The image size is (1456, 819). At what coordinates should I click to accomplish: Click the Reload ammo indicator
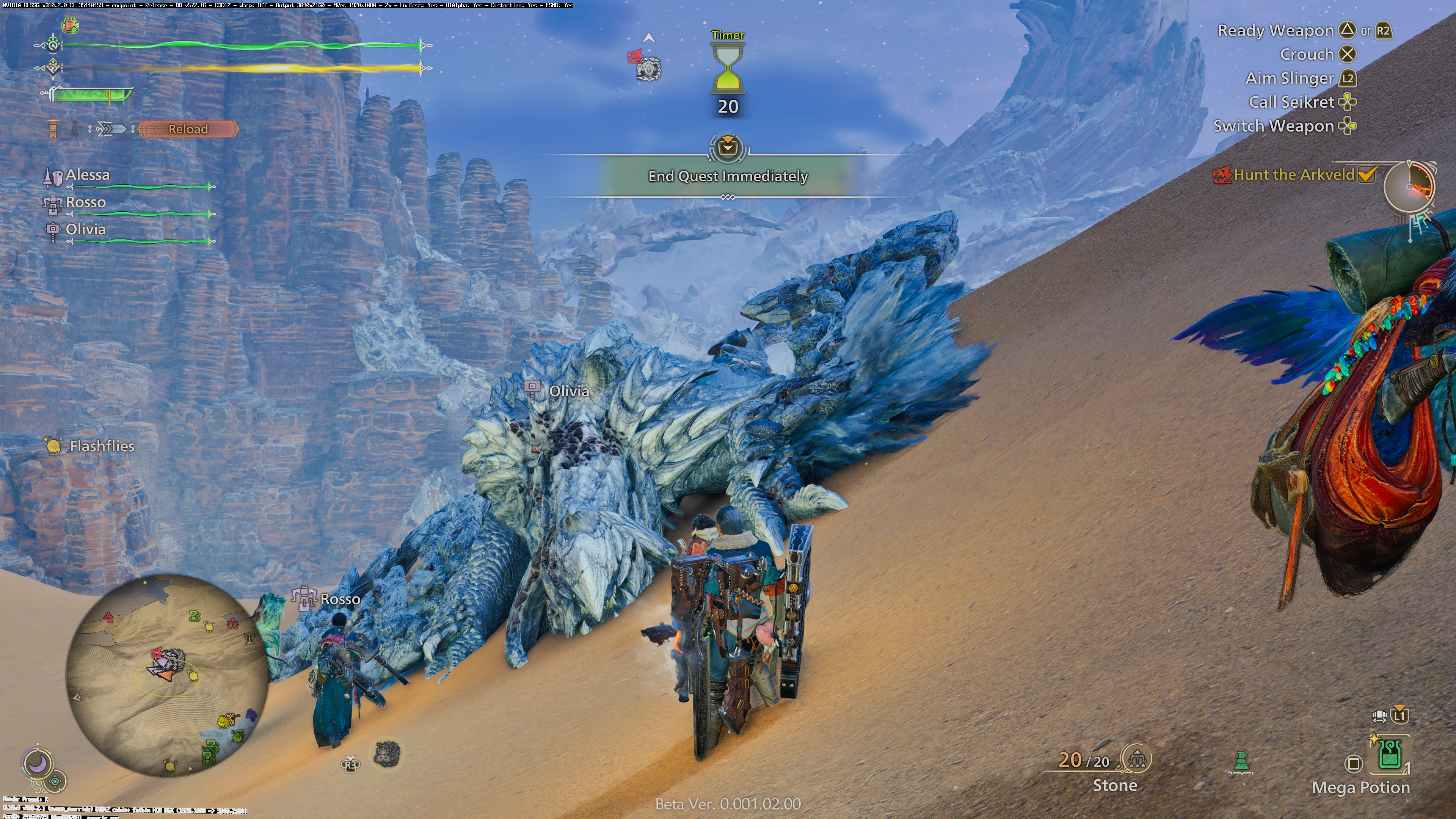(x=188, y=129)
